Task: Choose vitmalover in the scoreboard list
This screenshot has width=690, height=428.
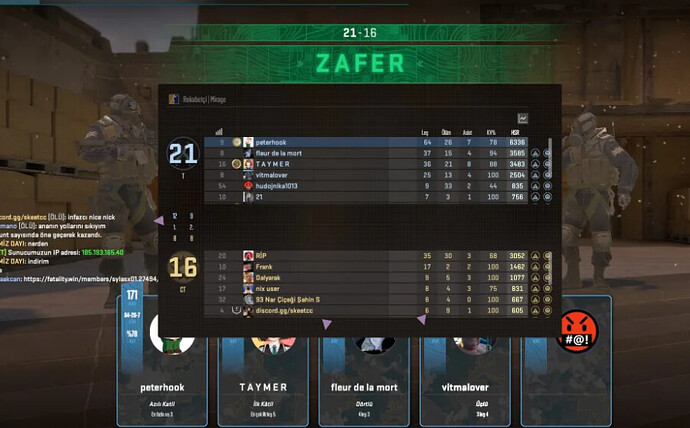Action: click(x=380, y=175)
